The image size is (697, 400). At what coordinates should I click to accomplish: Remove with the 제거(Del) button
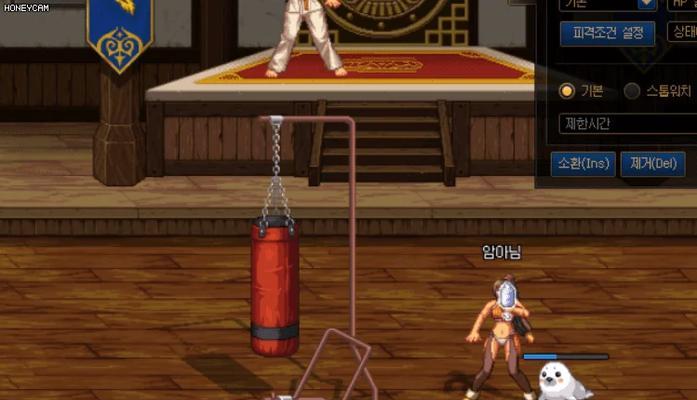point(651,162)
